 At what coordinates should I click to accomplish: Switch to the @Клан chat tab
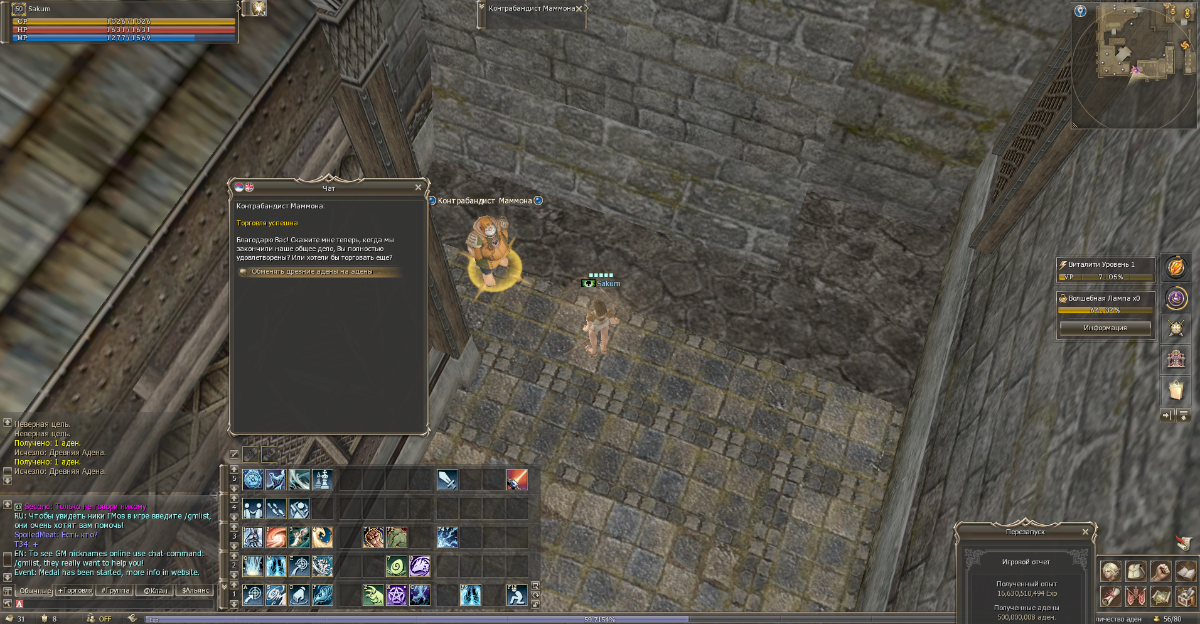tap(156, 591)
